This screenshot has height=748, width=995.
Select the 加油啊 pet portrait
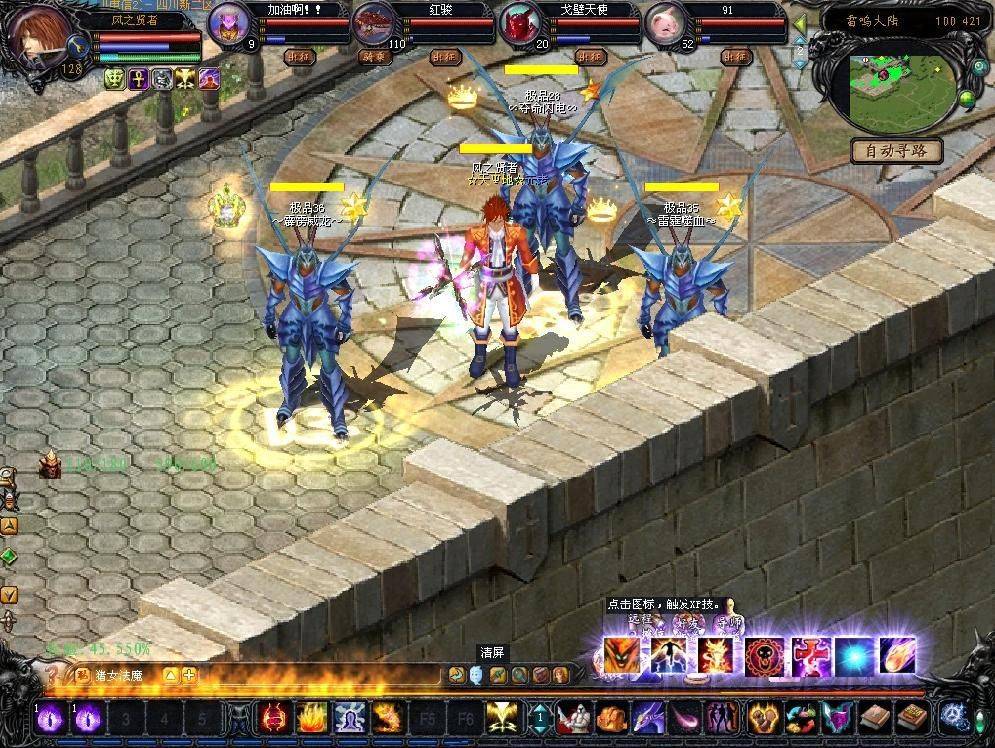point(230,25)
